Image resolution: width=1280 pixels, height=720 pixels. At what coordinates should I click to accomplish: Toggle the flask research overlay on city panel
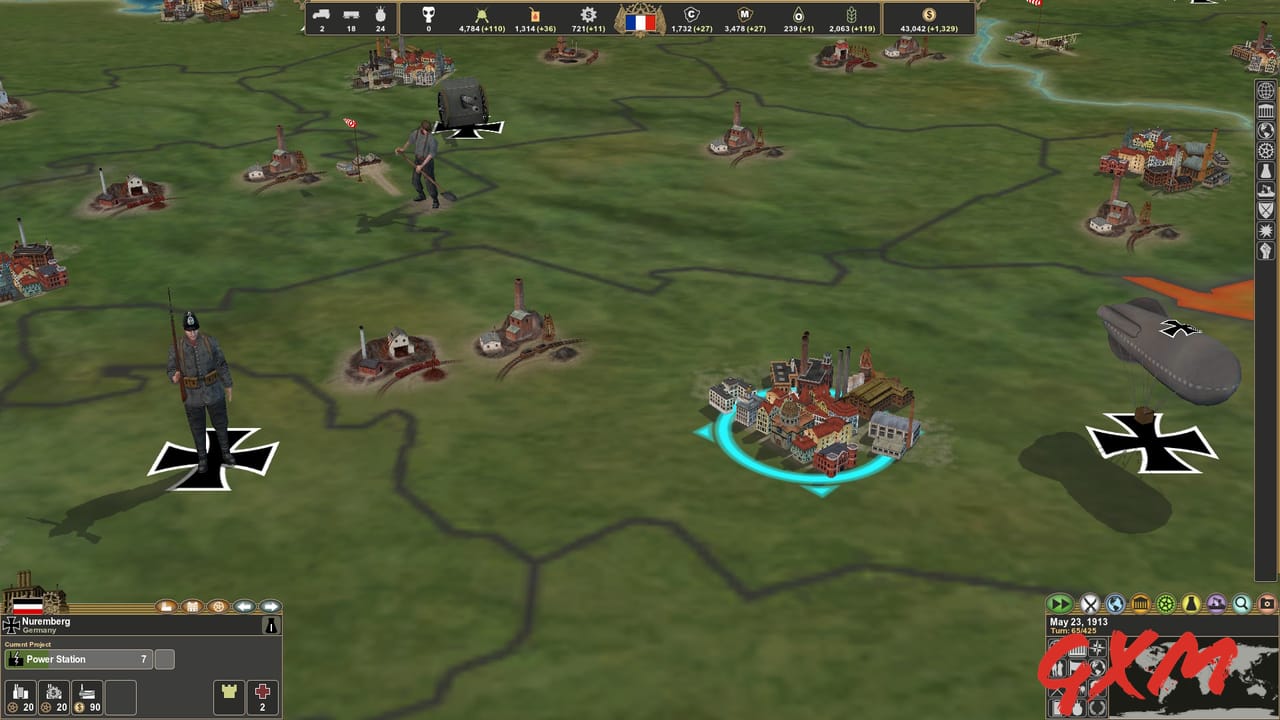[270, 625]
